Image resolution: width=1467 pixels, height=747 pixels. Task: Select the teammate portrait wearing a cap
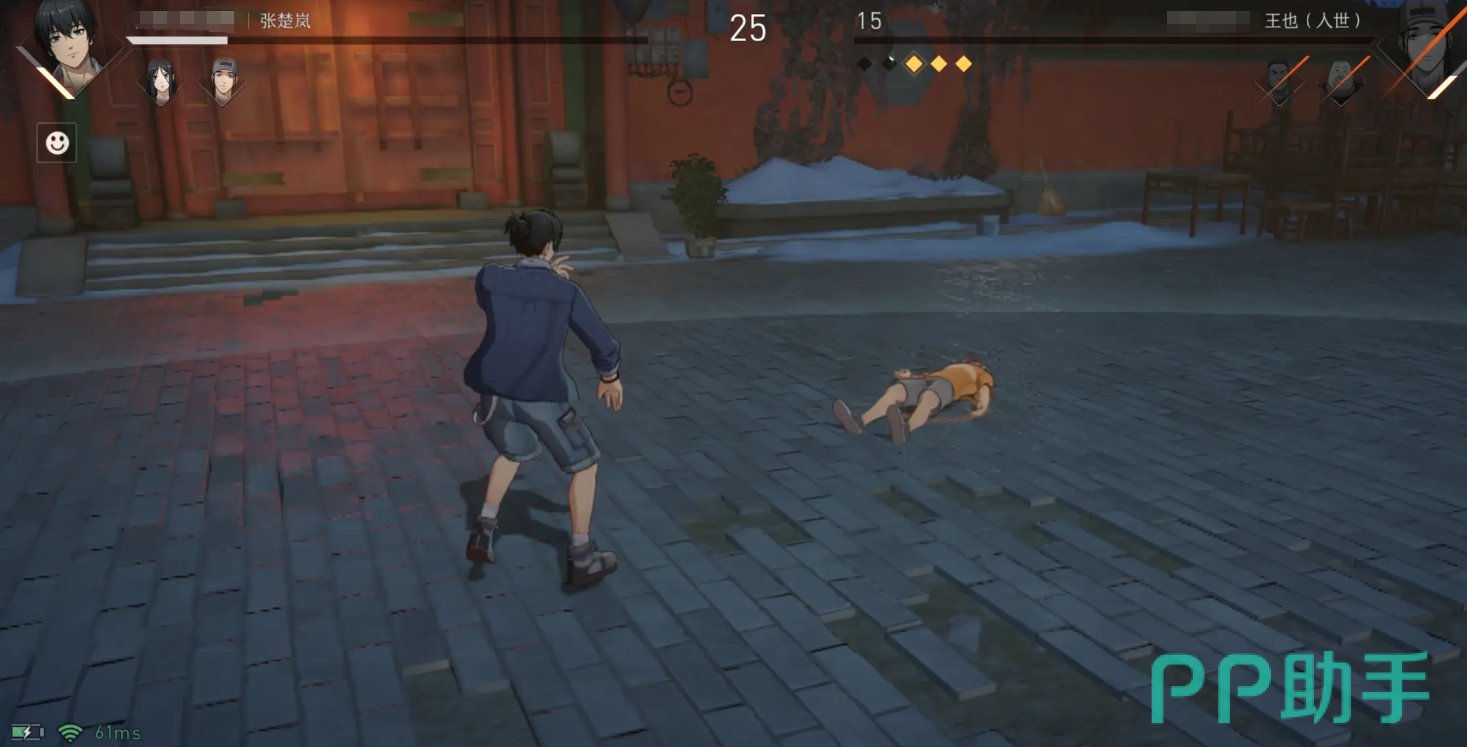point(222,80)
